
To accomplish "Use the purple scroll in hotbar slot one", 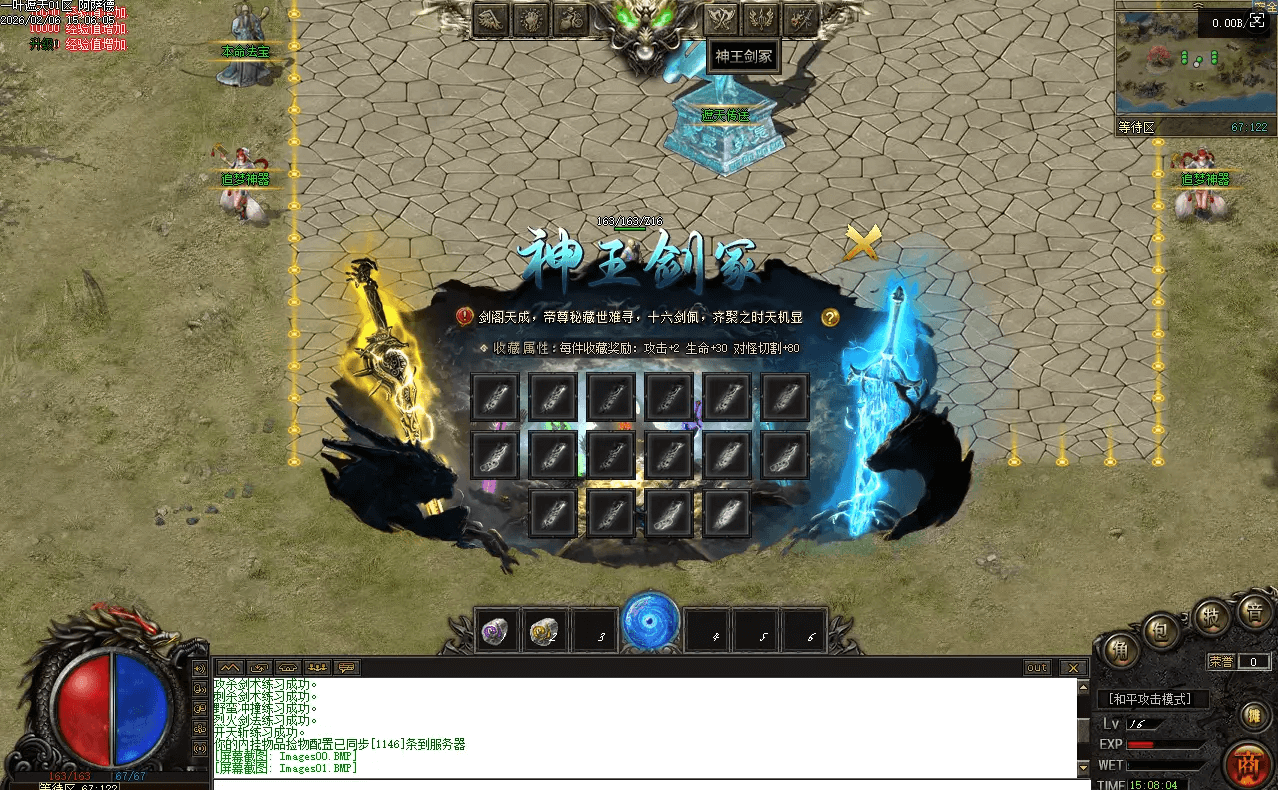I will click(497, 631).
